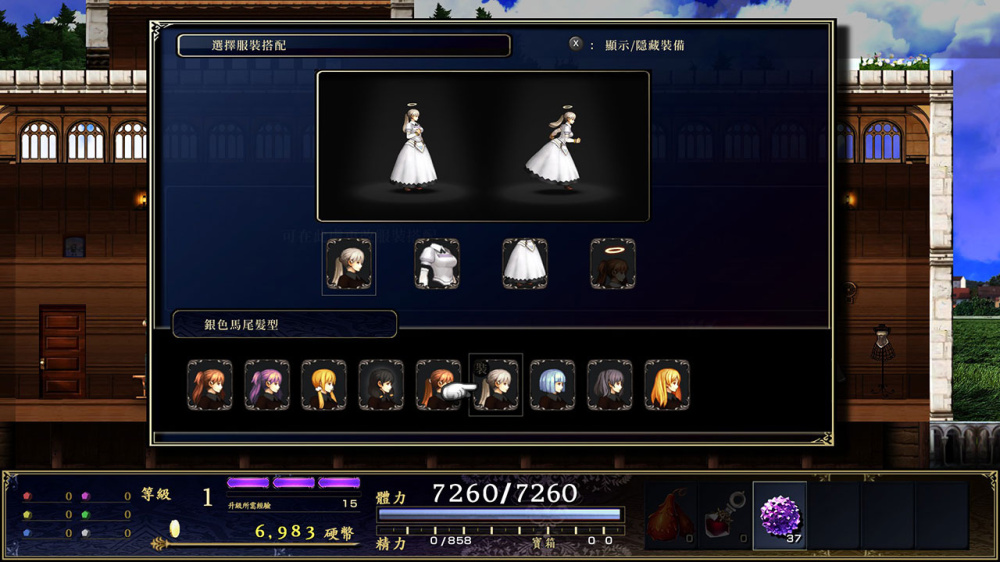Choose the white skirt costume slot
Image resolution: width=1000 pixels, height=562 pixels.
pos(524,264)
